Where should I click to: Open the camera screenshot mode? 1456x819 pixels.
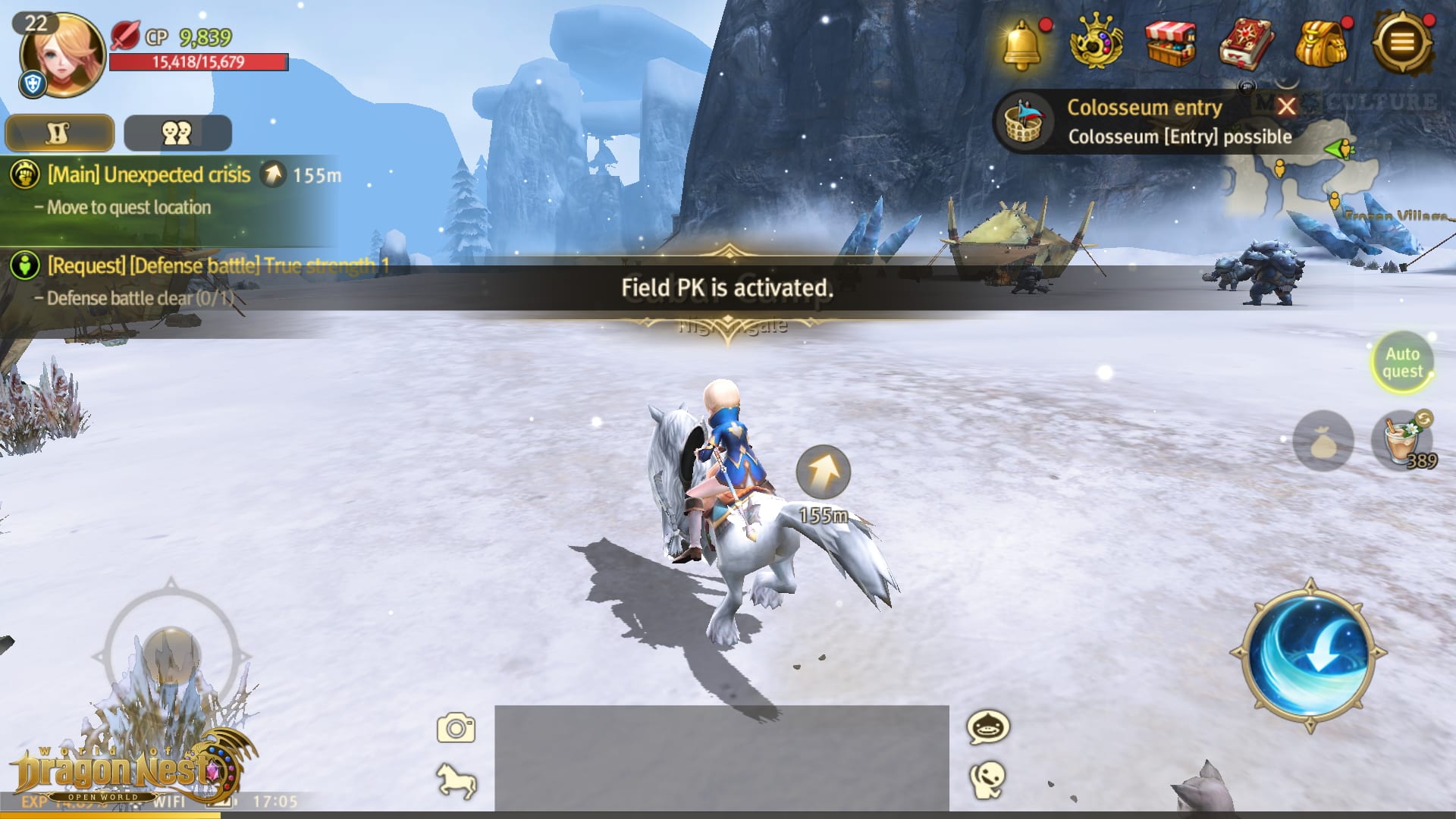(x=456, y=728)
